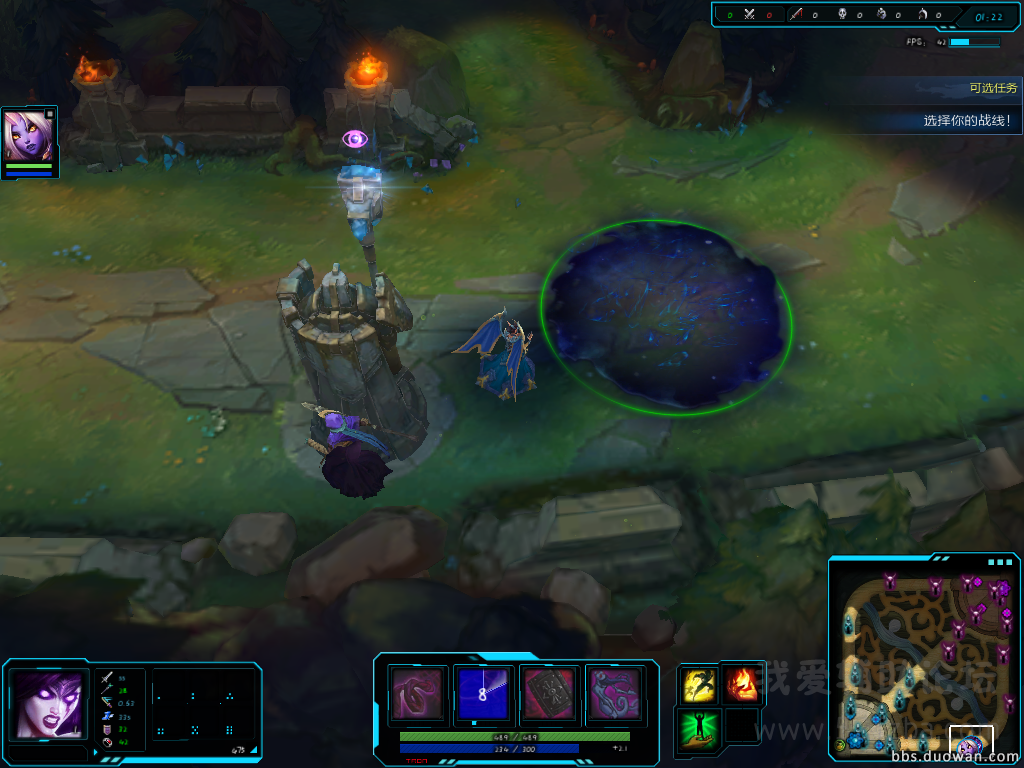The height and width of the screenshot is (768, 1024).
Task: Click the 选择你的战线 quest entry
Action: pos(966,121)
